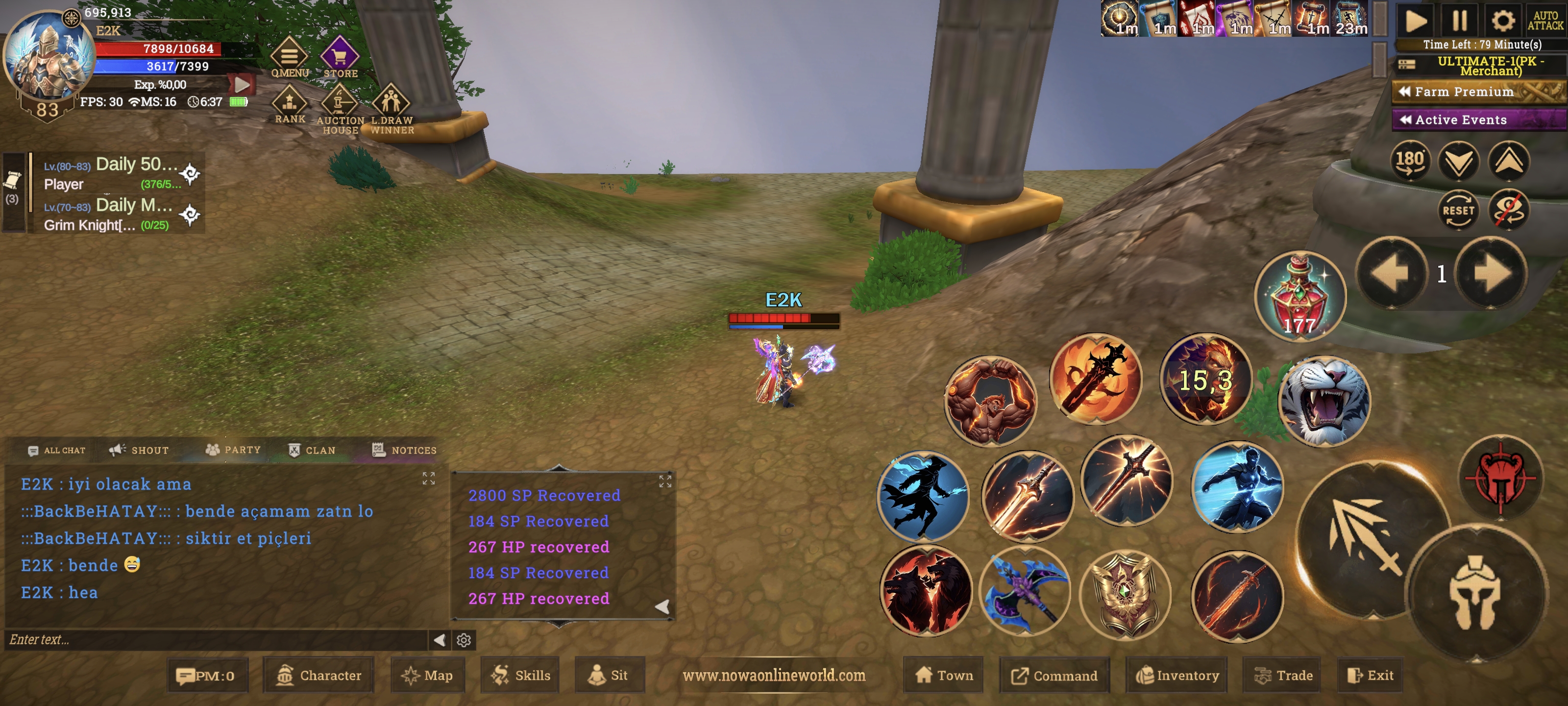Show the Rank leaderboard
Image resolution: width=1568 pixels, height=706 pixels.
point(290,105)
